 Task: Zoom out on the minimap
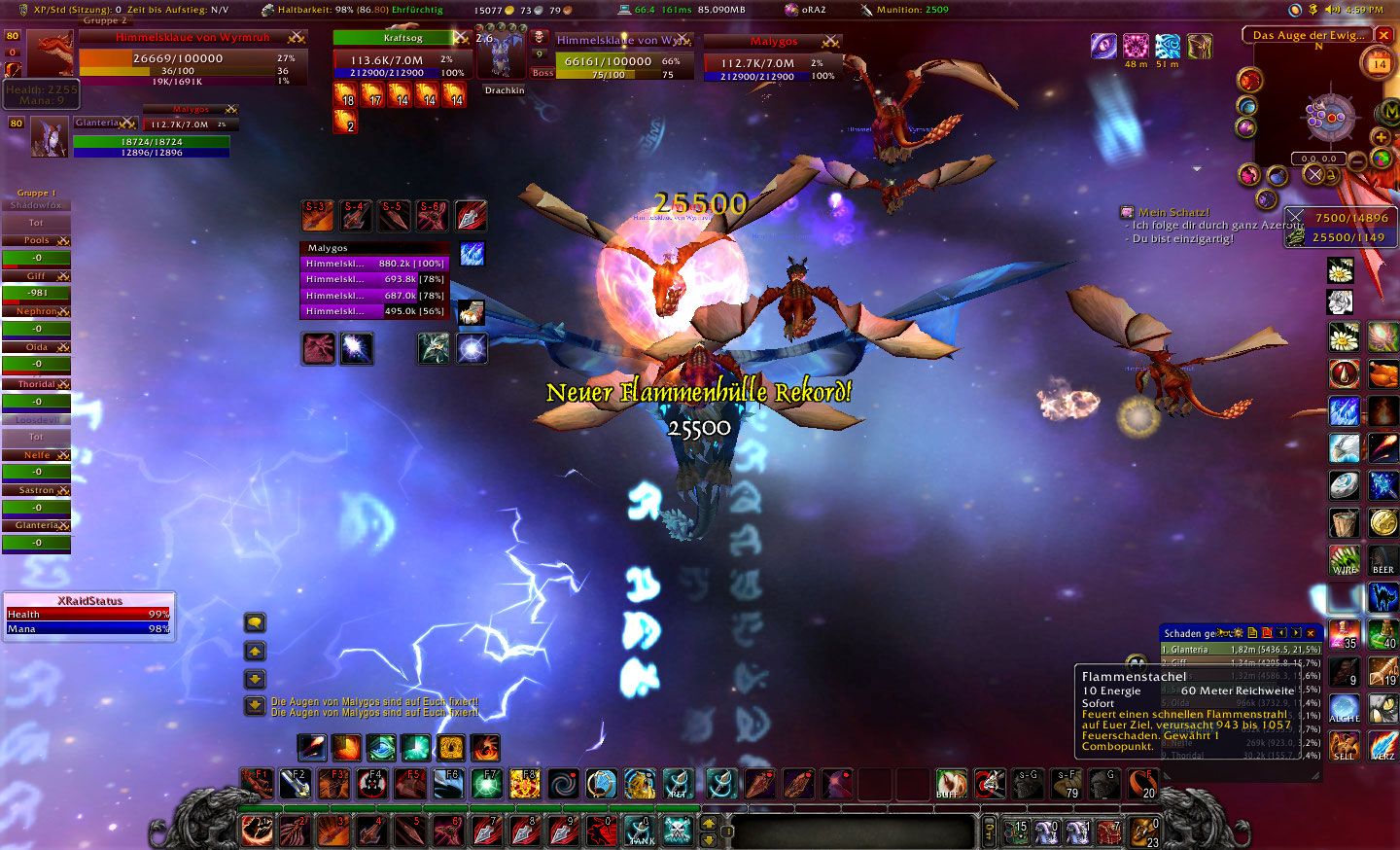[x=1358, y=162]
